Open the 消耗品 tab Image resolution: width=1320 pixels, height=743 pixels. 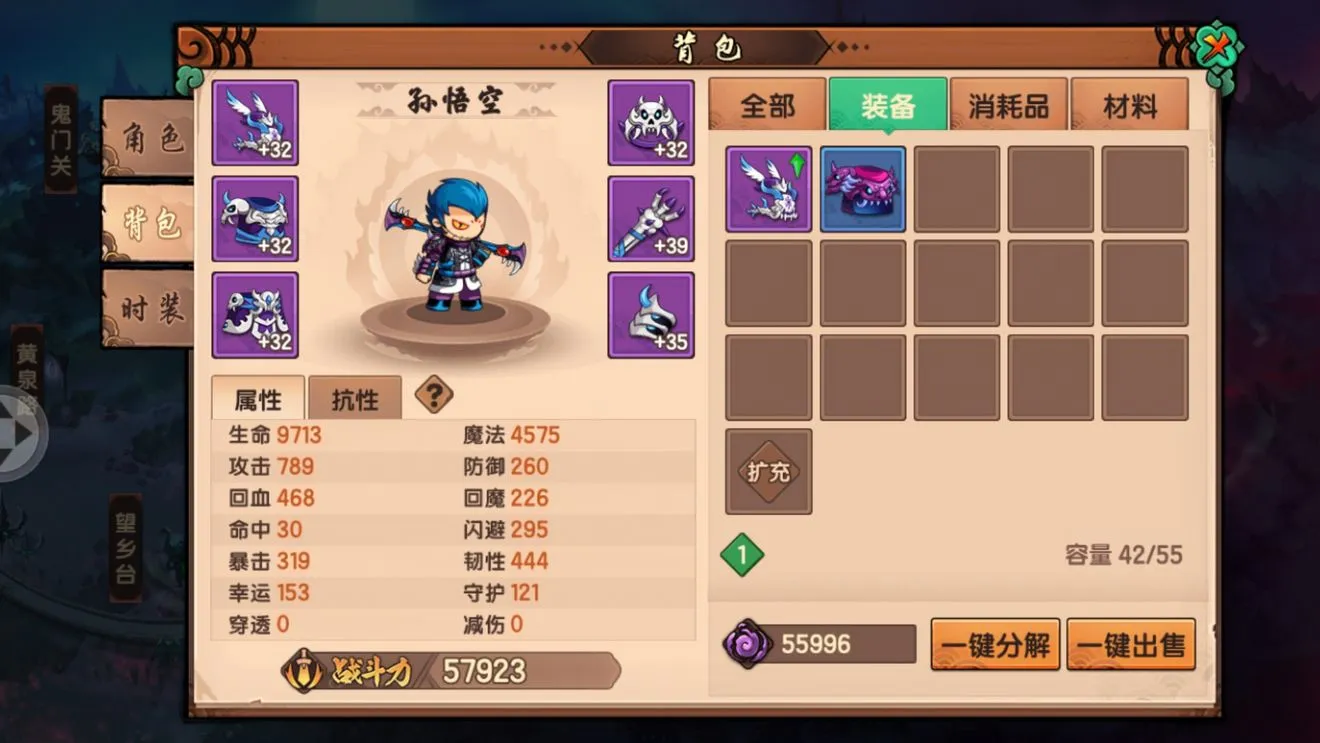[1008, 104]
